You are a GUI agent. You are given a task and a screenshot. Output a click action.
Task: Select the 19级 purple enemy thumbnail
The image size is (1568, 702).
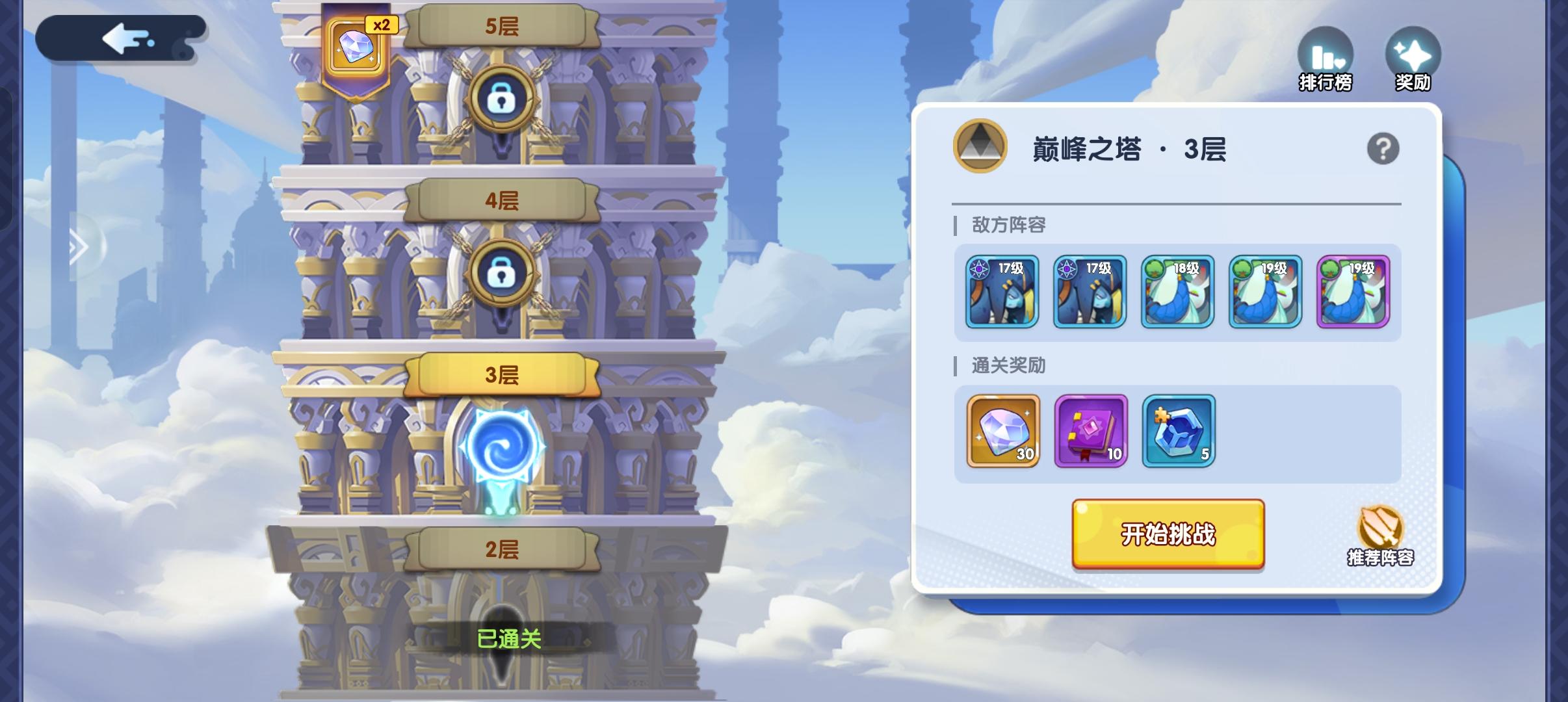(x=1353, y=291)
